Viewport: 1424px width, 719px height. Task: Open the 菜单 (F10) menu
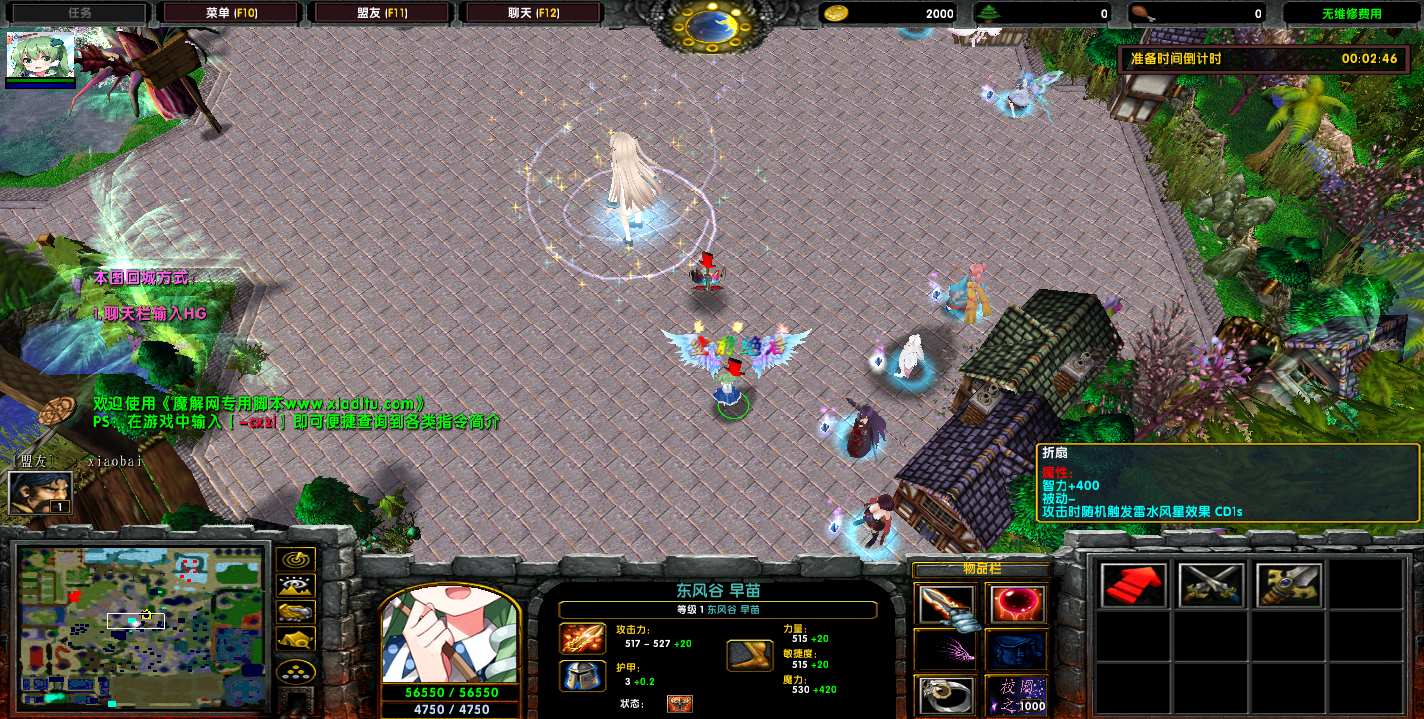(x=231, y=13)
